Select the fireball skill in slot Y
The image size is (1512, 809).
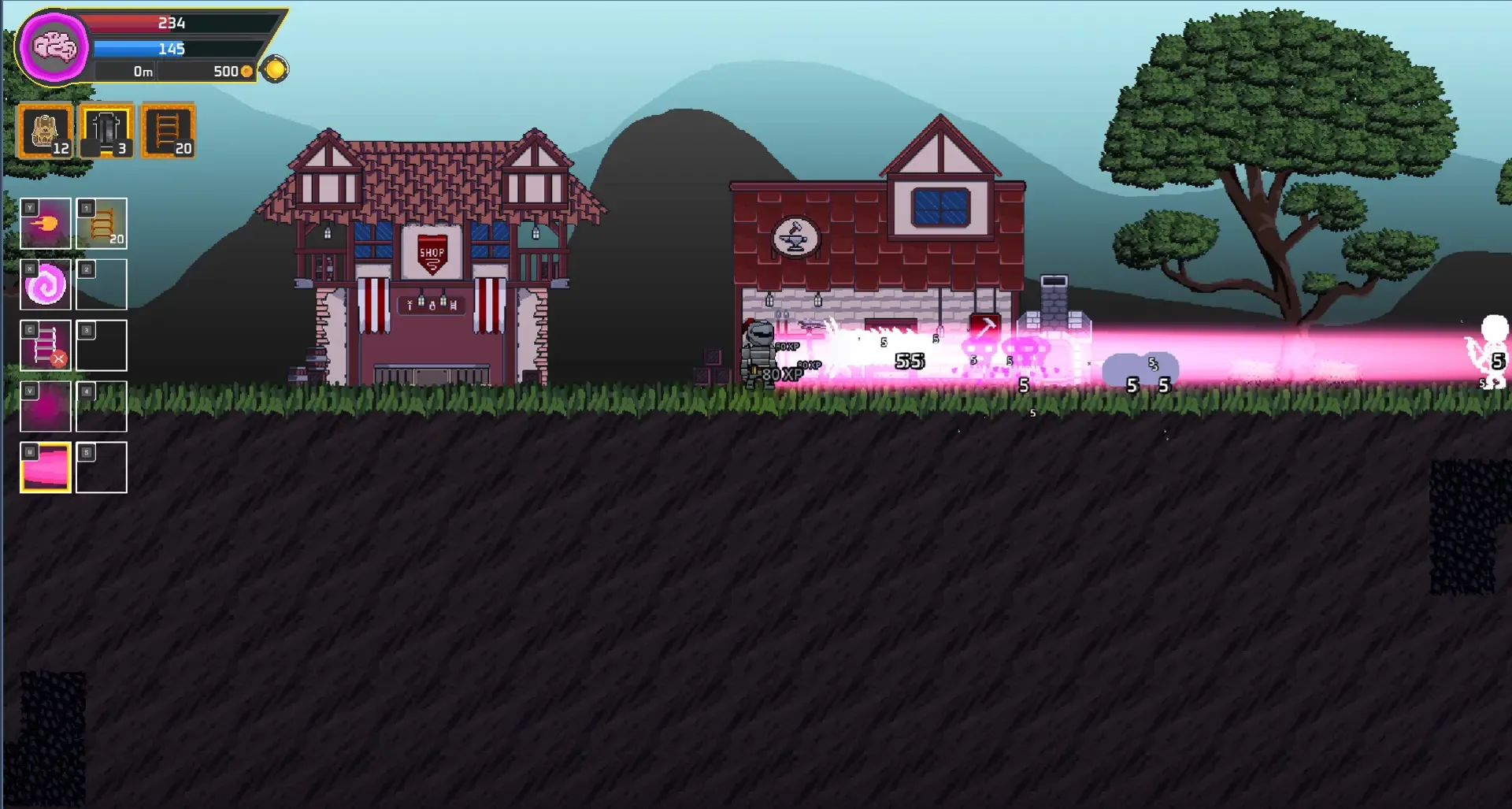tap(45, 224)
